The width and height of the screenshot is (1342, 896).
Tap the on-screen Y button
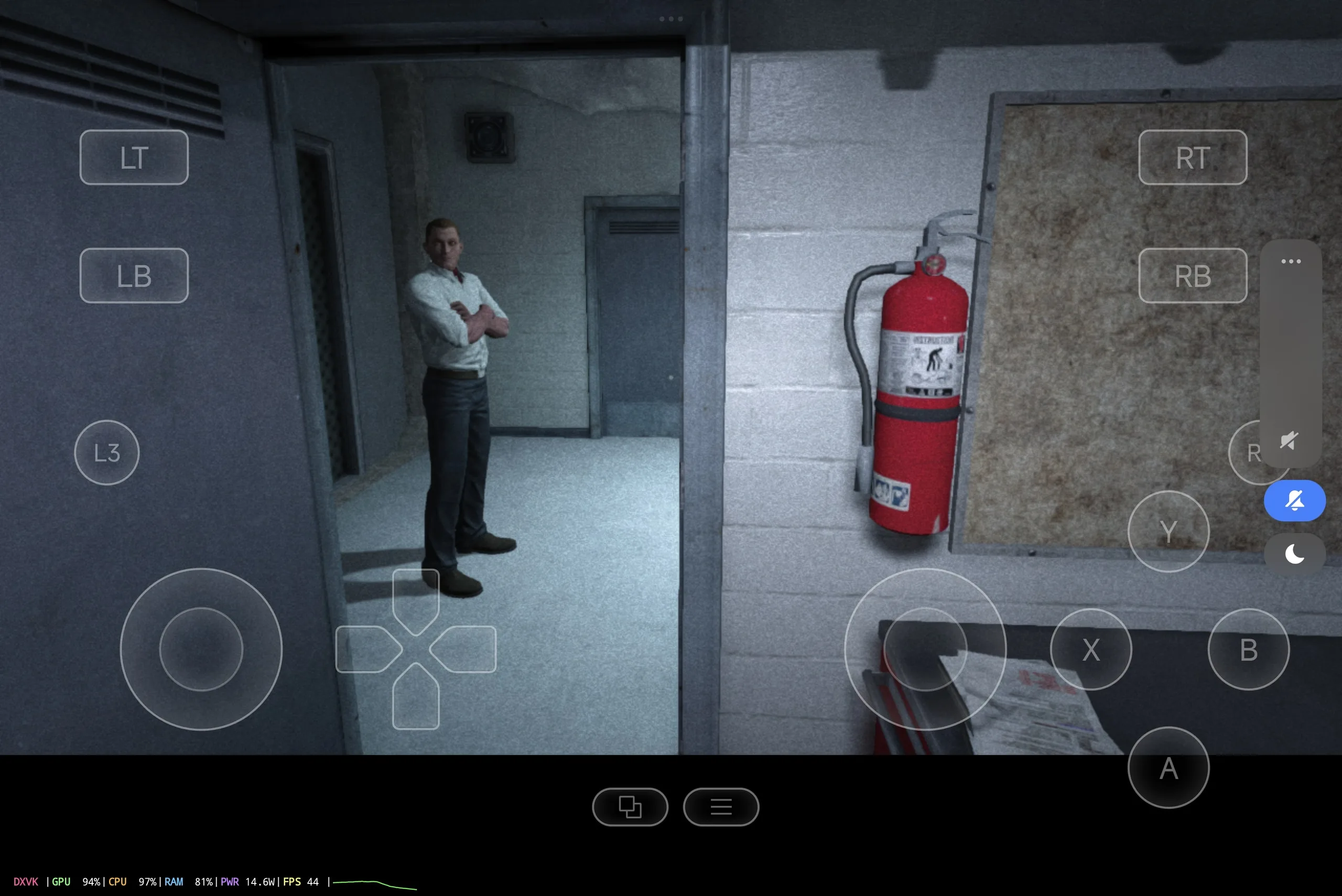click(1168, 532)
